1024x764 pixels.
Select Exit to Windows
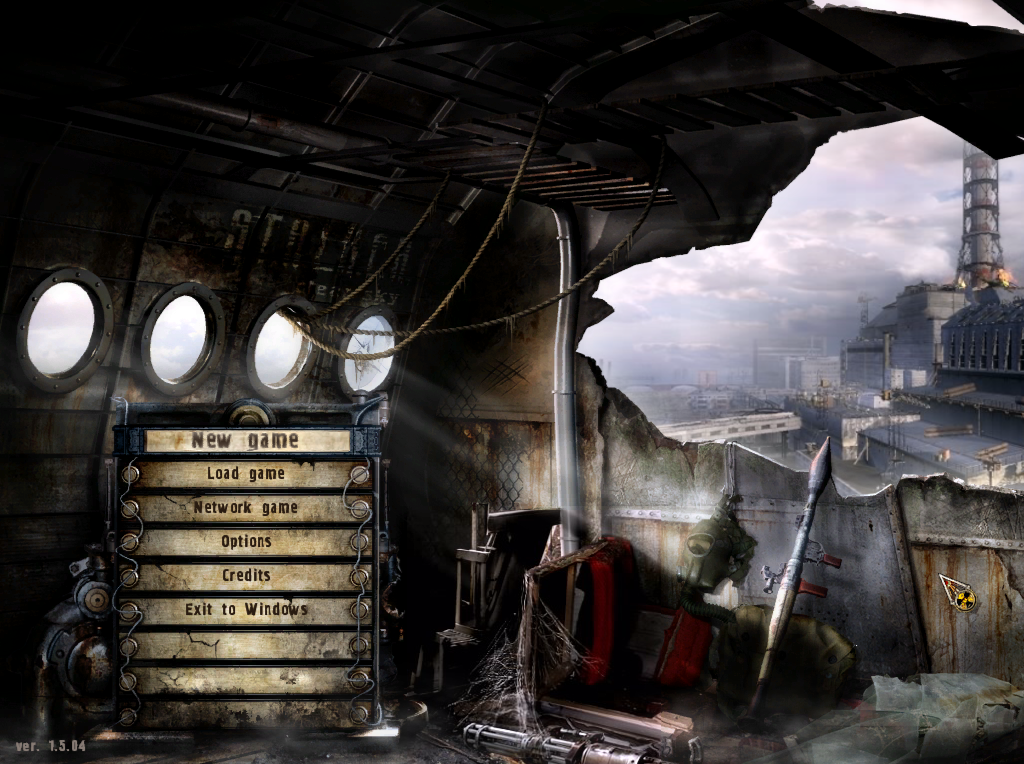(246, 610)
